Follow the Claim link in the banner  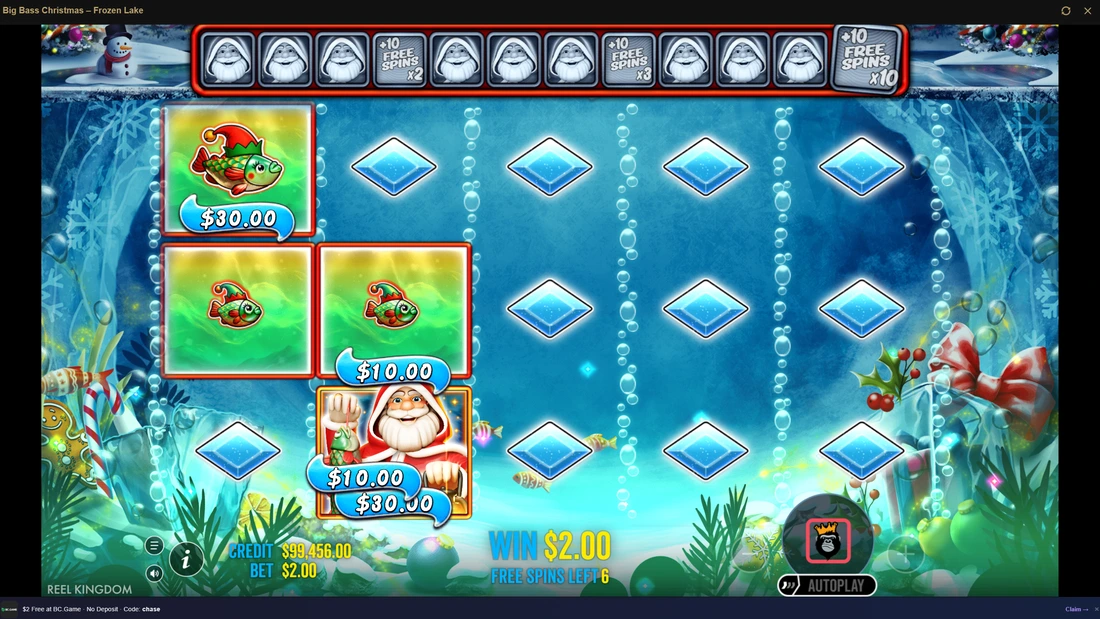point(1076,609)
